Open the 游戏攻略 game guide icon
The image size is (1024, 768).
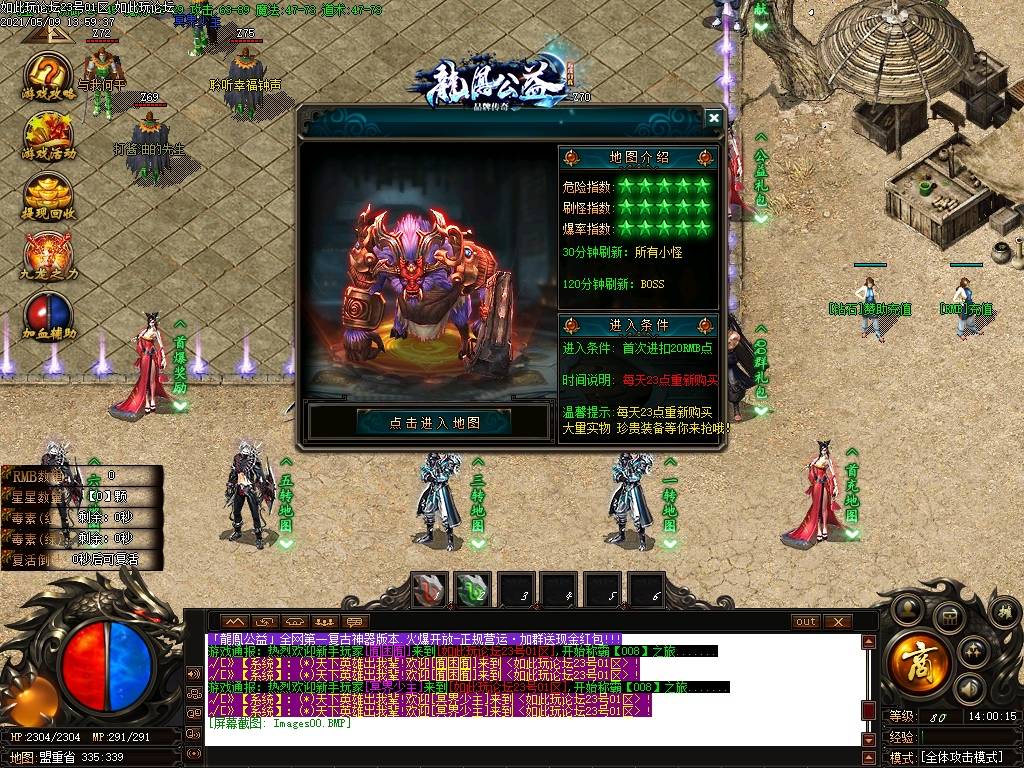[x=49, y=79]
